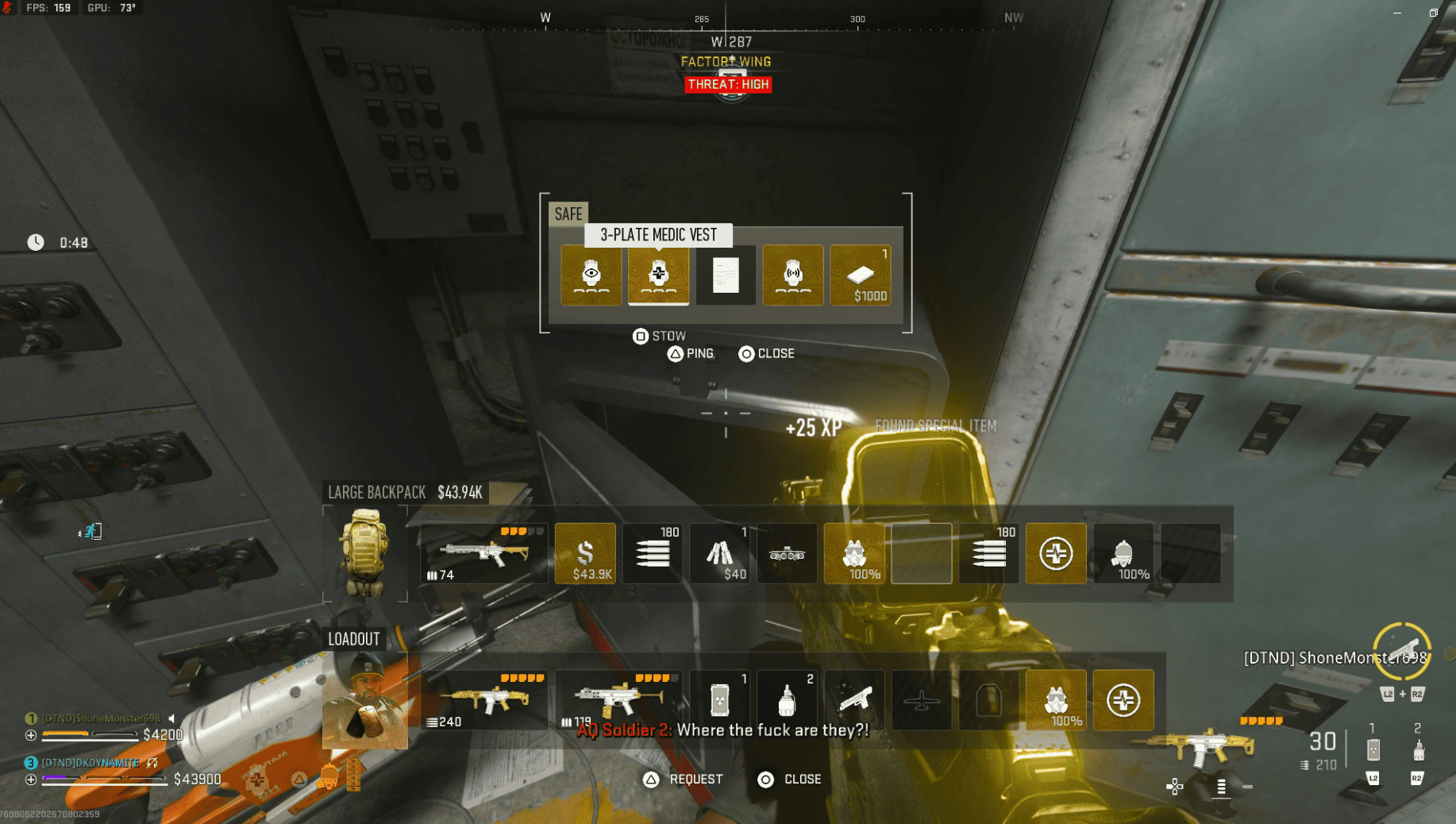1456x824 pixels.
Task: Open the white document item in the safe
Action: [725, 275]
